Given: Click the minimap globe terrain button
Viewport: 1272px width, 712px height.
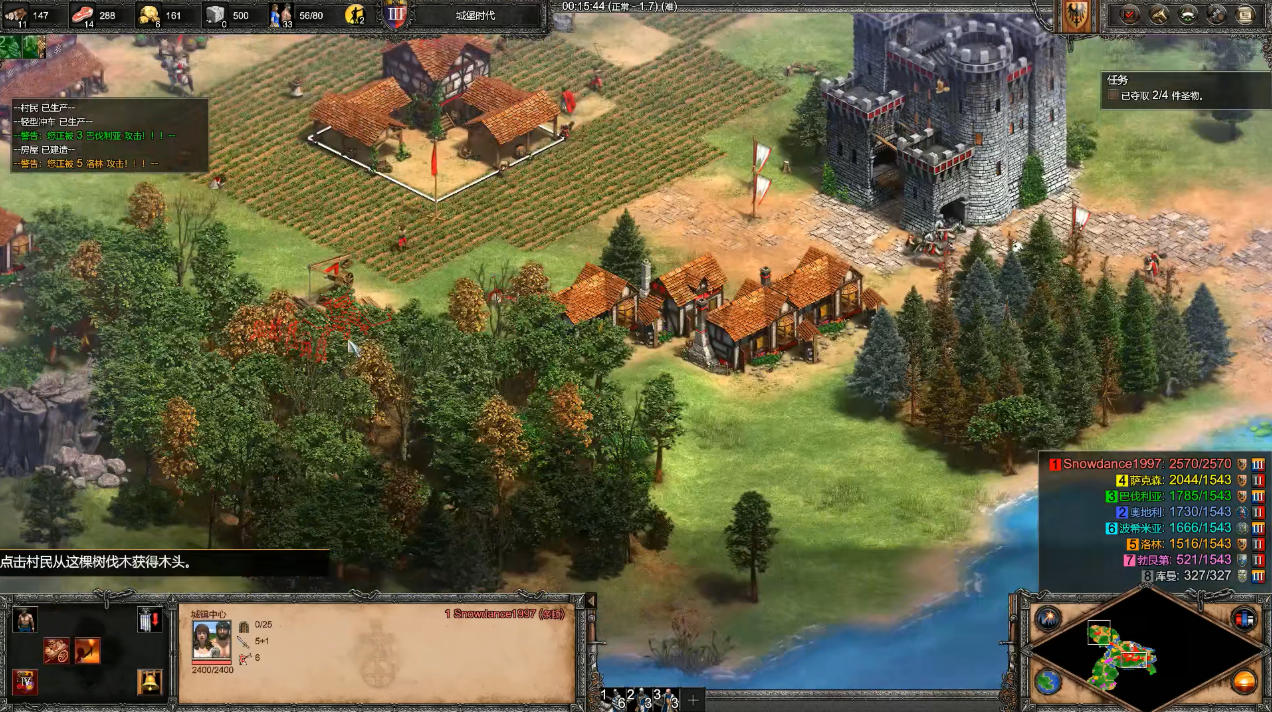Looking at the screenshot, I should [x=1048, y=682].
